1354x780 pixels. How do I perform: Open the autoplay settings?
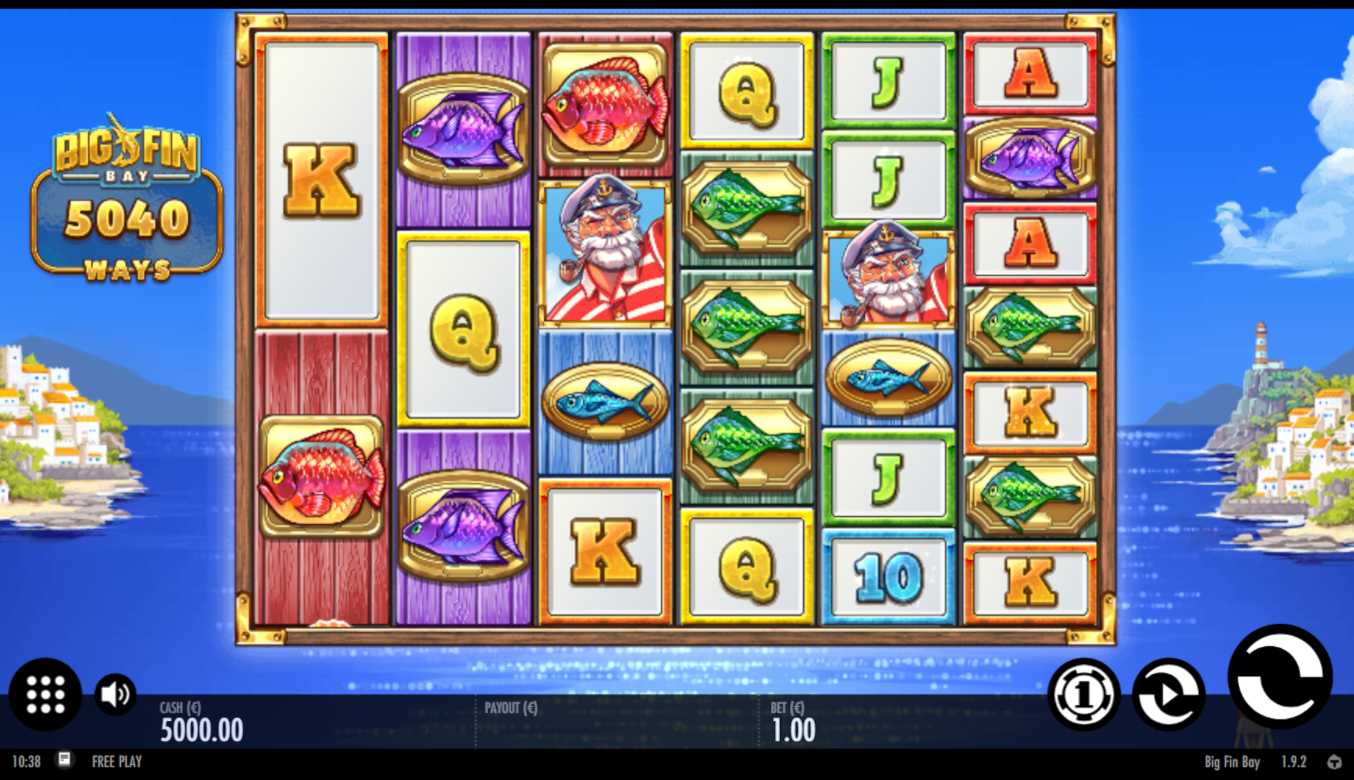[x=1168, y=694]
